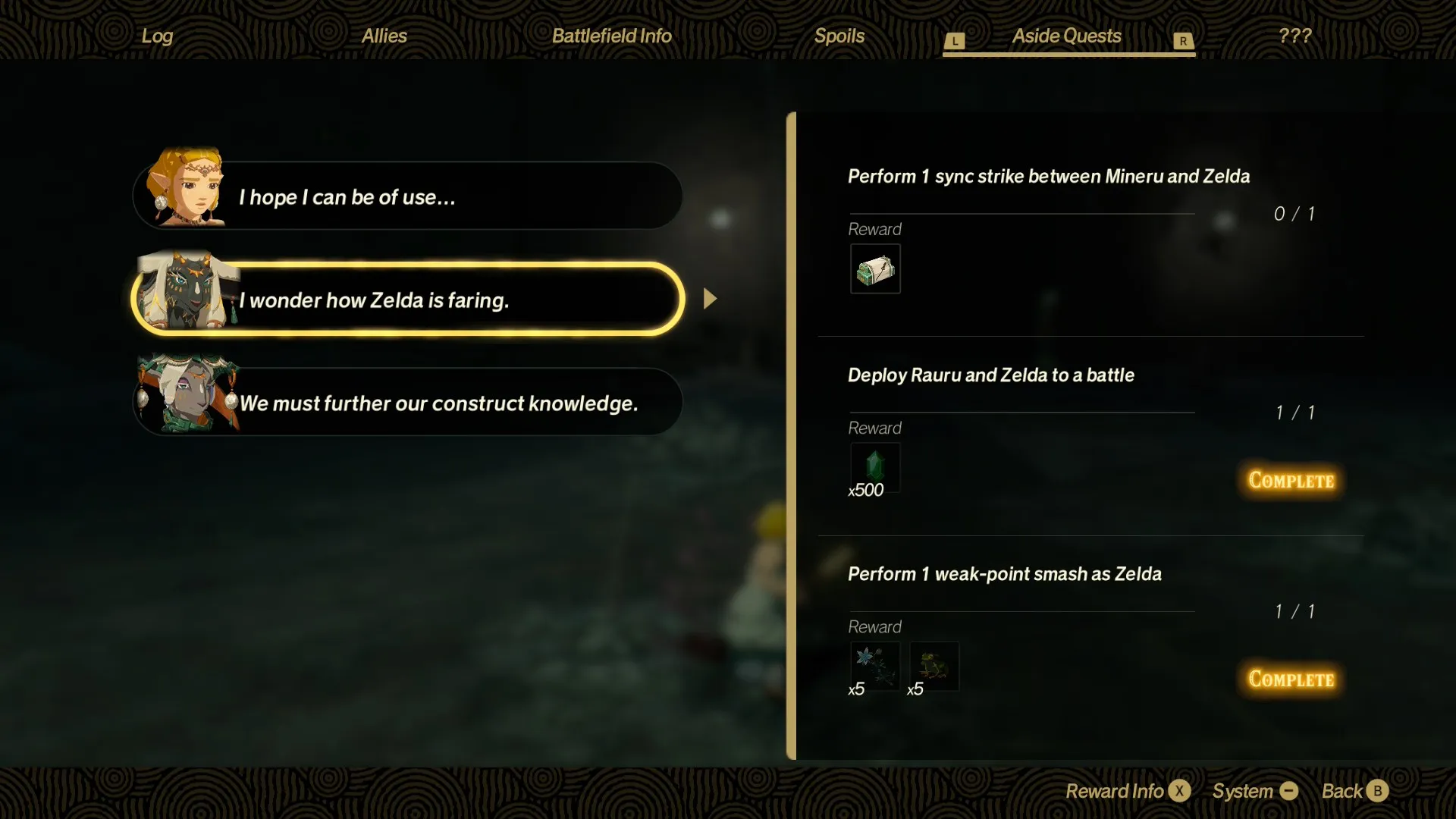Open the paper reward icon for sync strike quest
The image size is (1456, 819).
874,269
